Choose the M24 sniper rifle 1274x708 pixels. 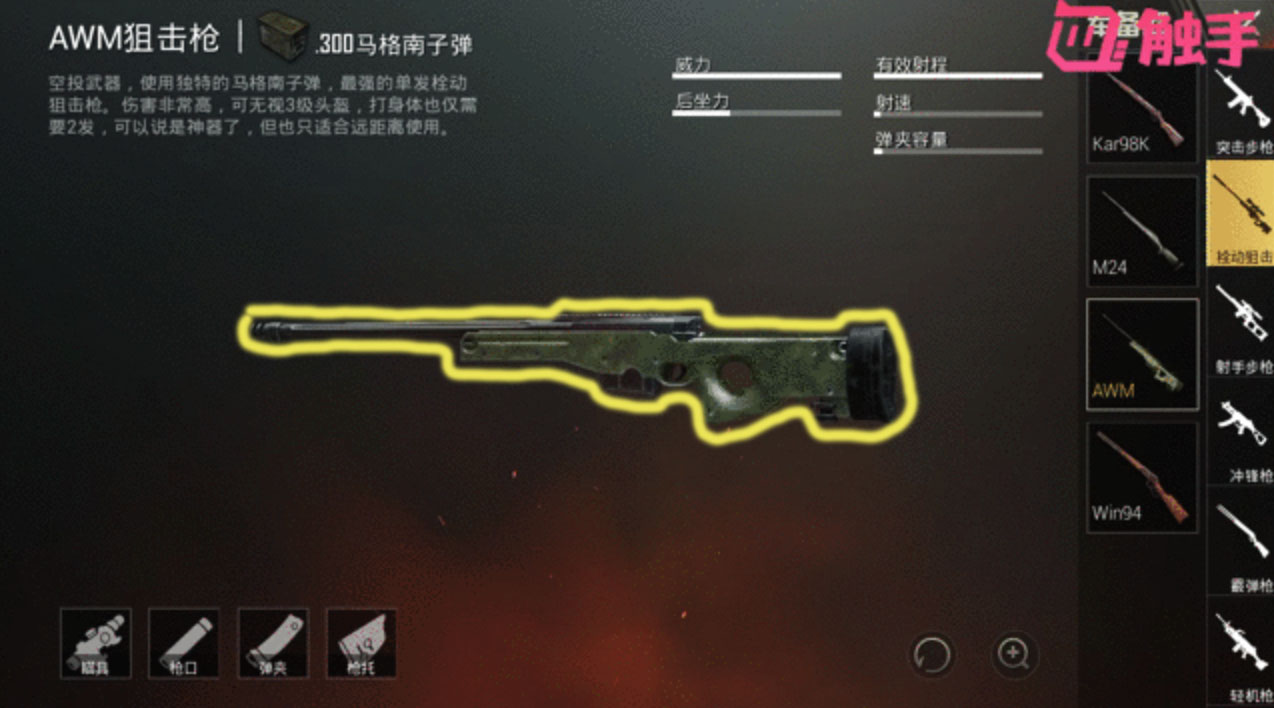click(x=1141, y=231)
